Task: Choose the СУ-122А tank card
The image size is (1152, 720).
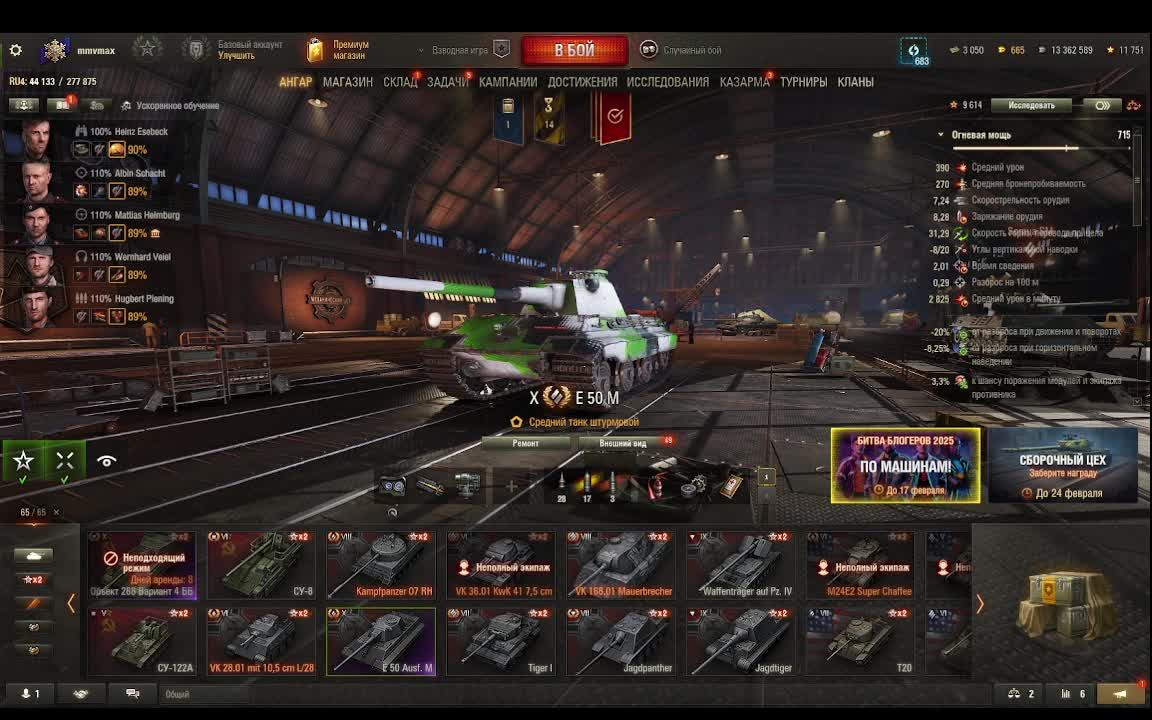Action: pos(141,642)
